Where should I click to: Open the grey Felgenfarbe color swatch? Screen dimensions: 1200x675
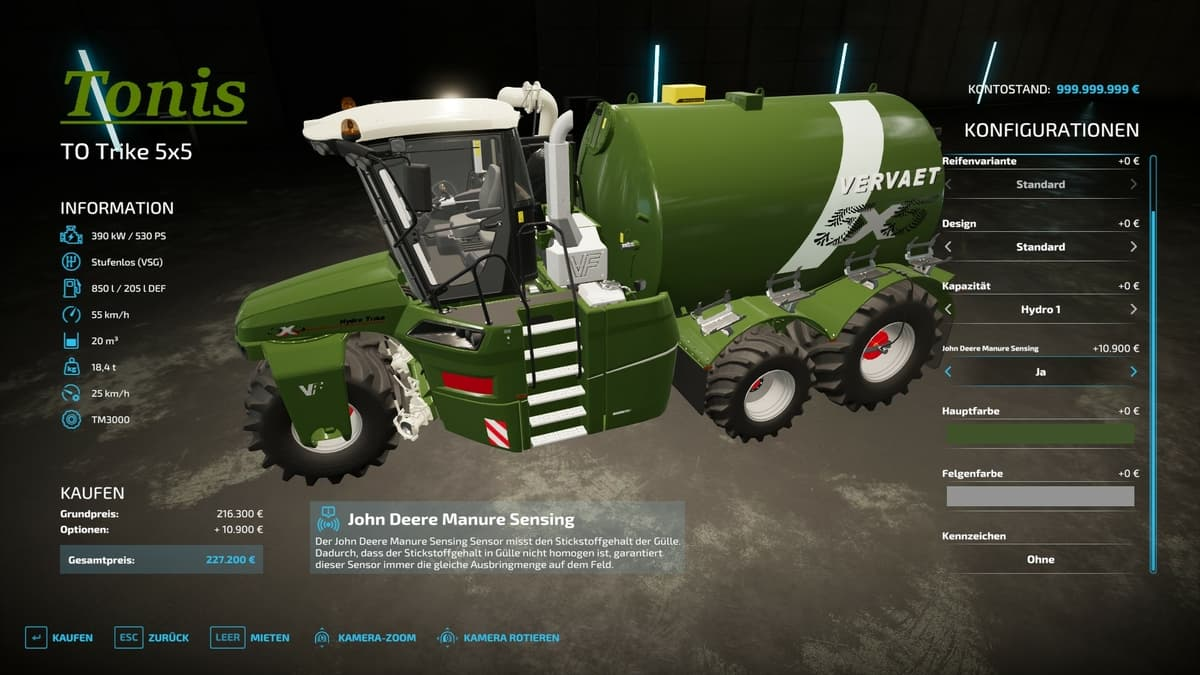(x=1040, y=496)
